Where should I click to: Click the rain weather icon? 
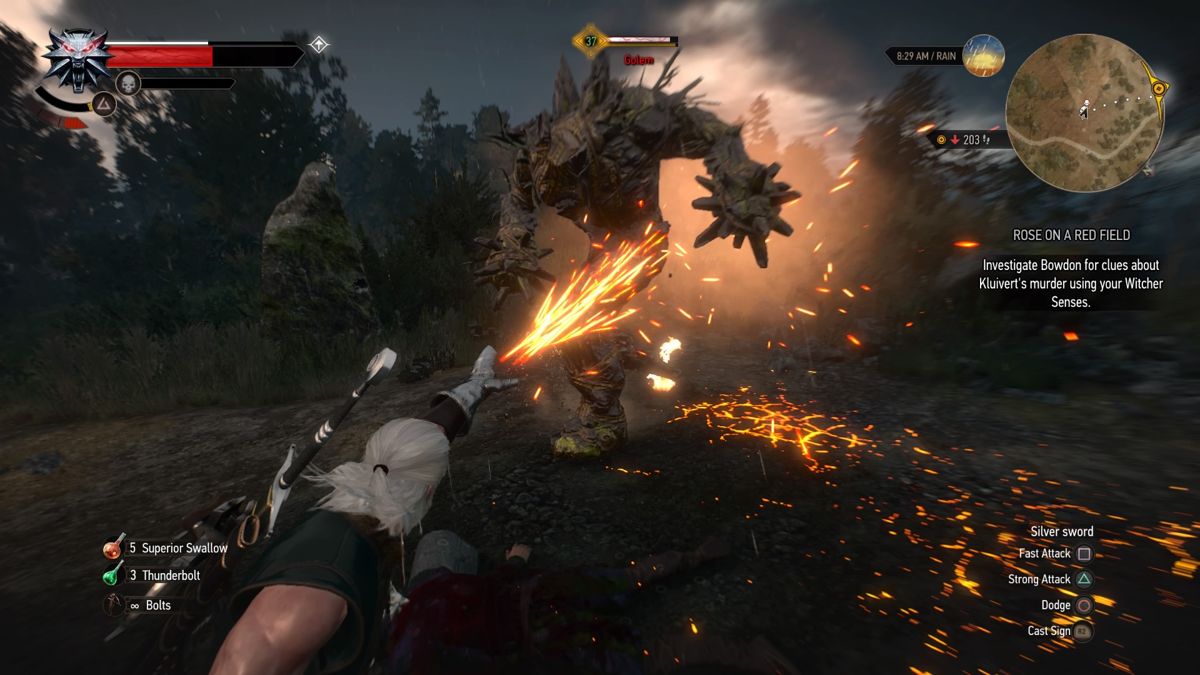983,56
